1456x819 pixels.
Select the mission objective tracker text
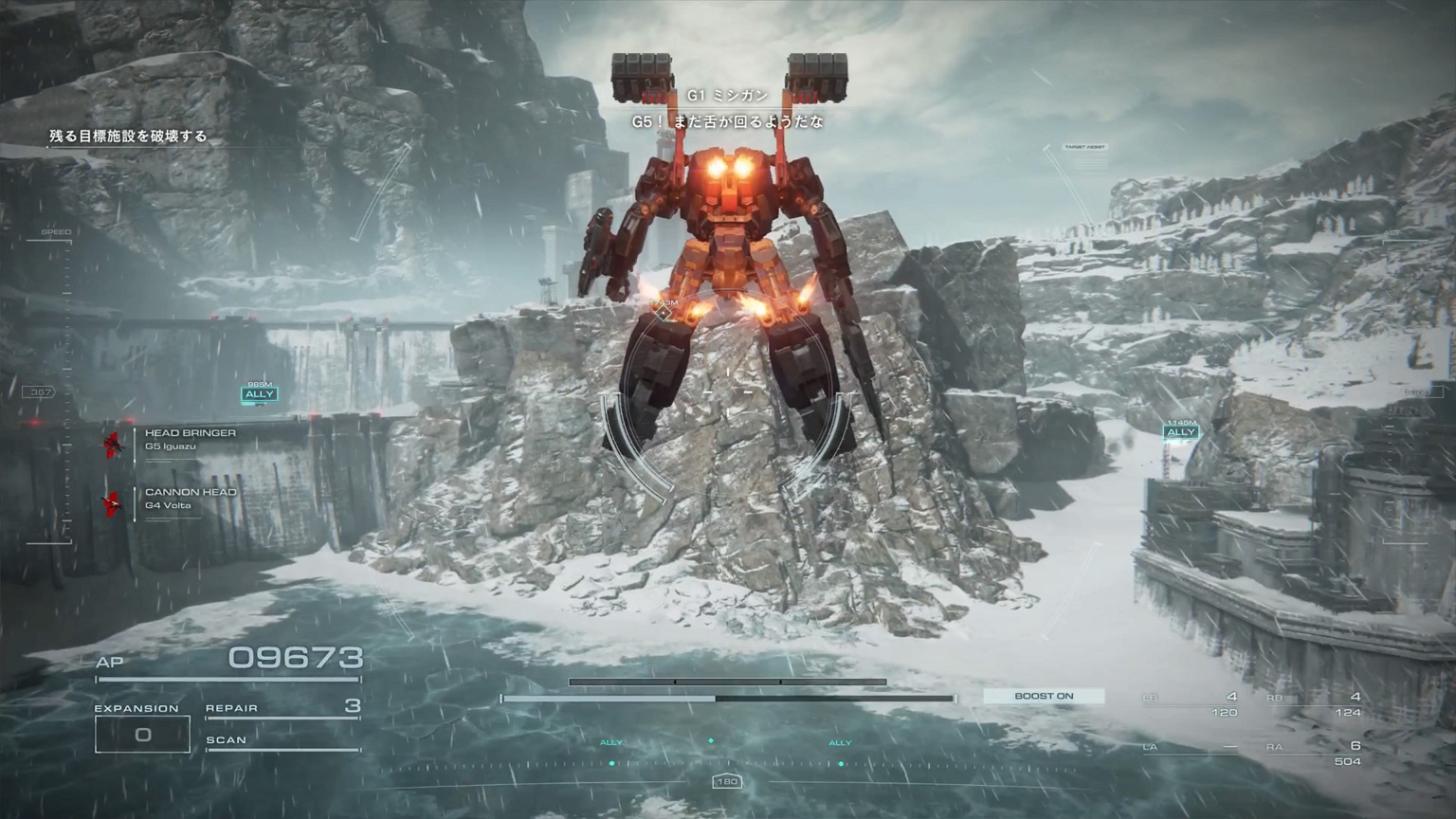pos(128,136)
